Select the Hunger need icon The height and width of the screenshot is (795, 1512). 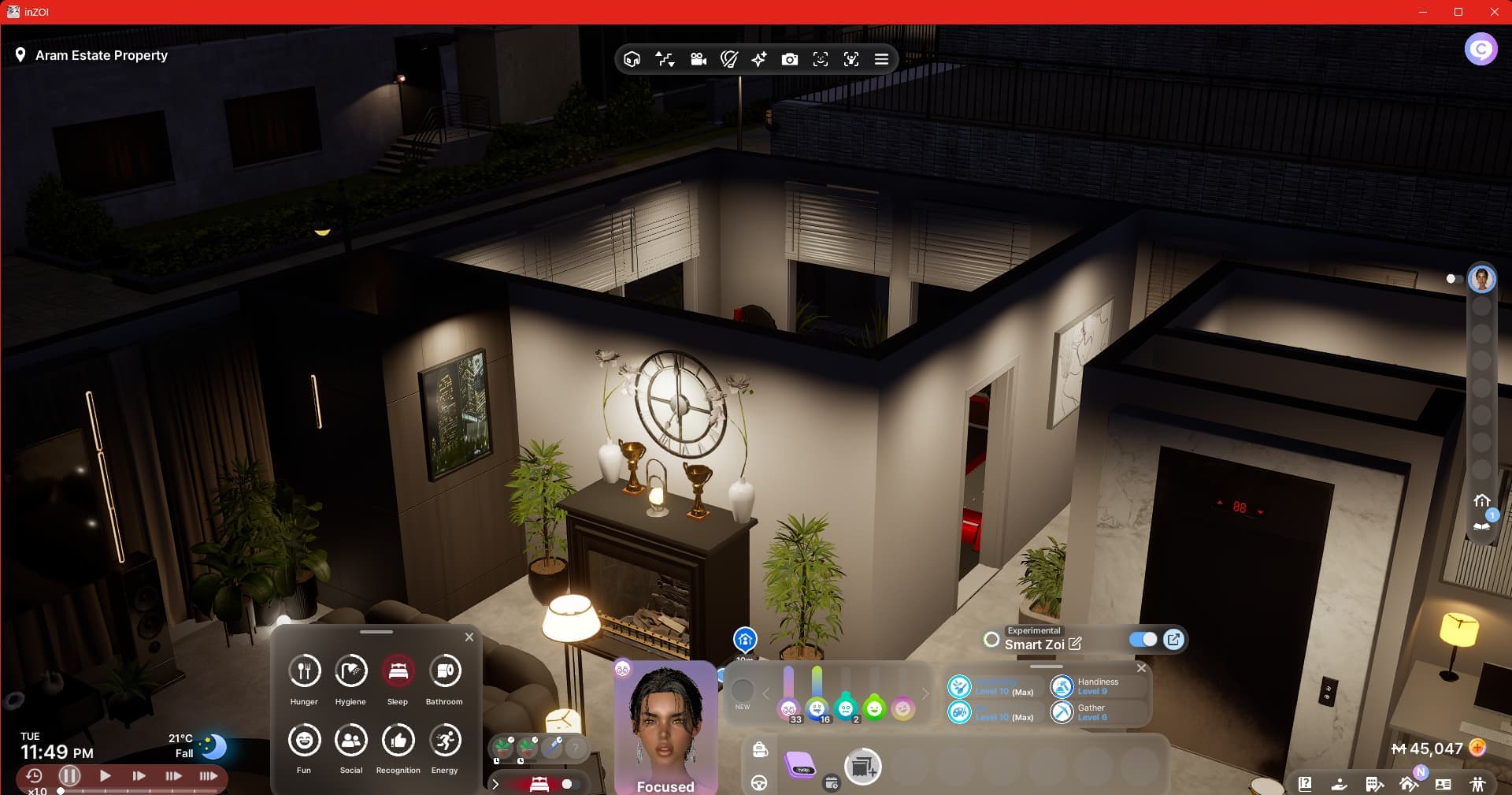(304, 671)
